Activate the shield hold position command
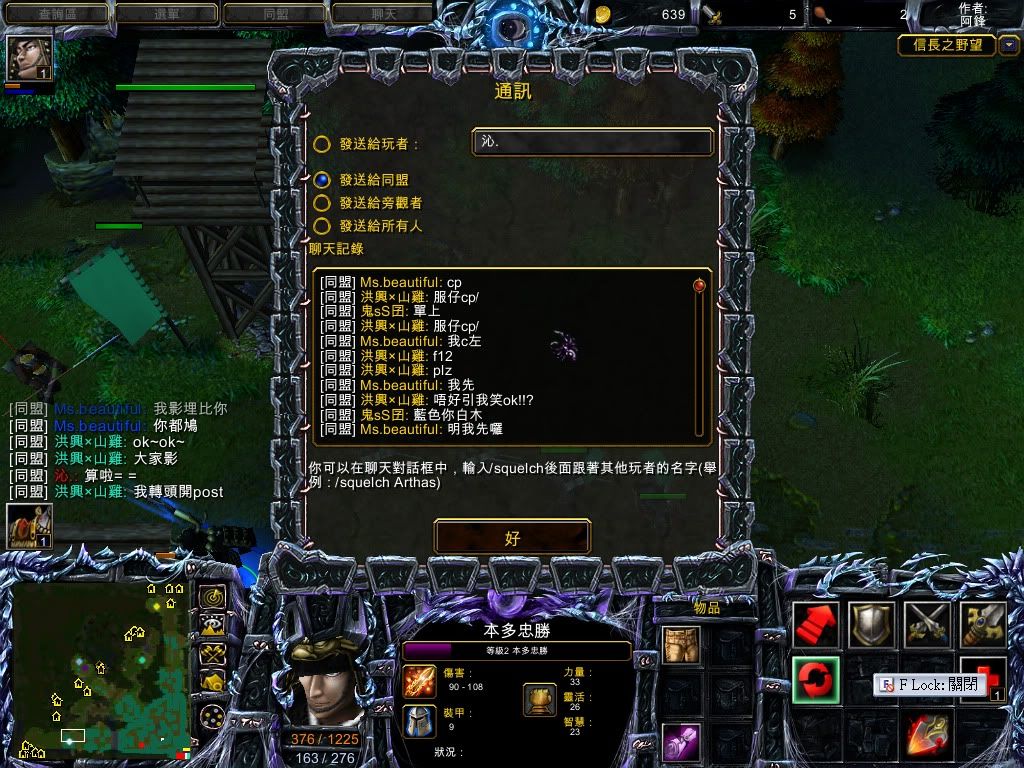Viewport: 1024px width, 768px height. pyautogui.click(x=871, y=625)
